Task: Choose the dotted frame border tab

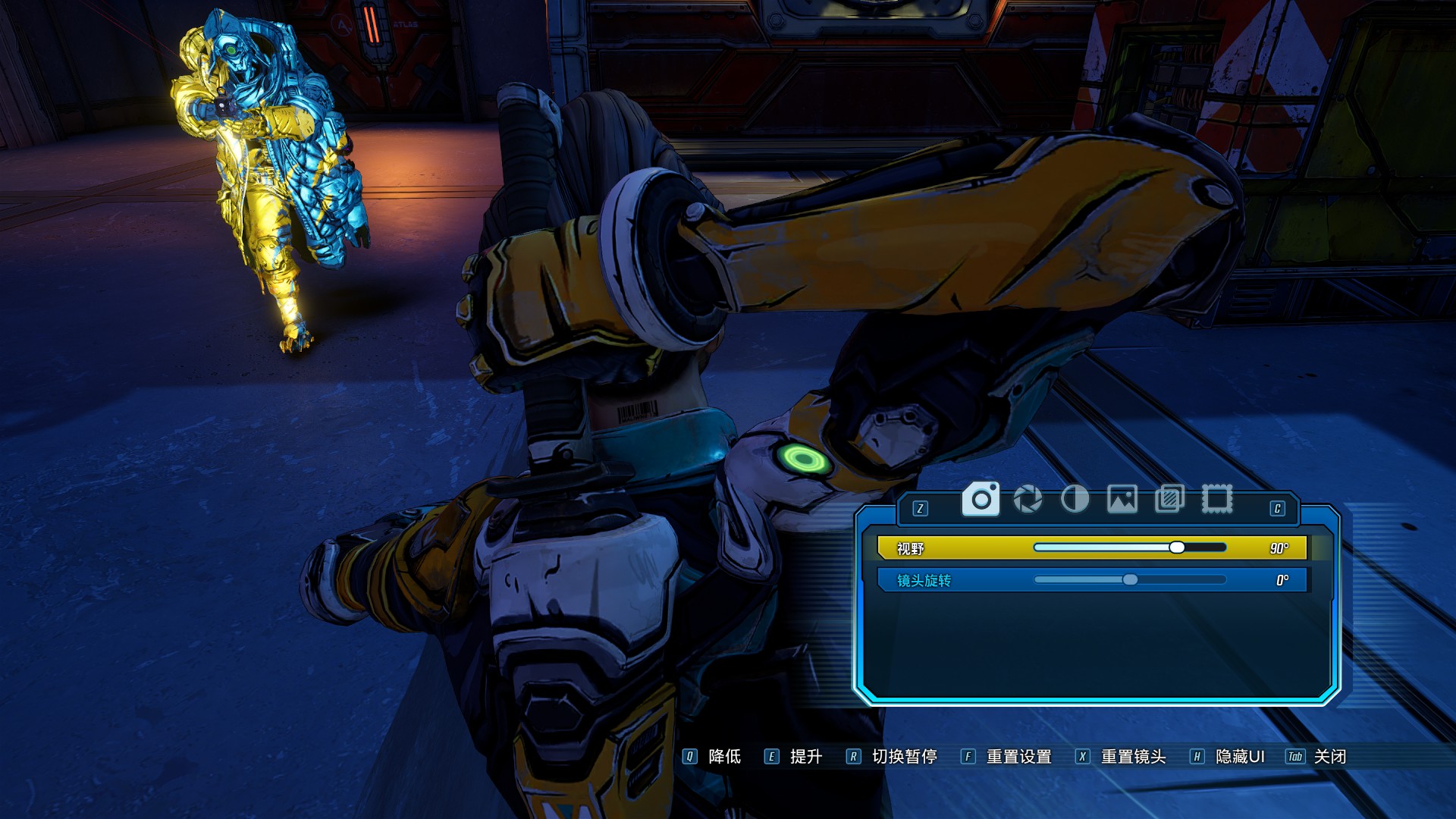Action: (1216, 499)
